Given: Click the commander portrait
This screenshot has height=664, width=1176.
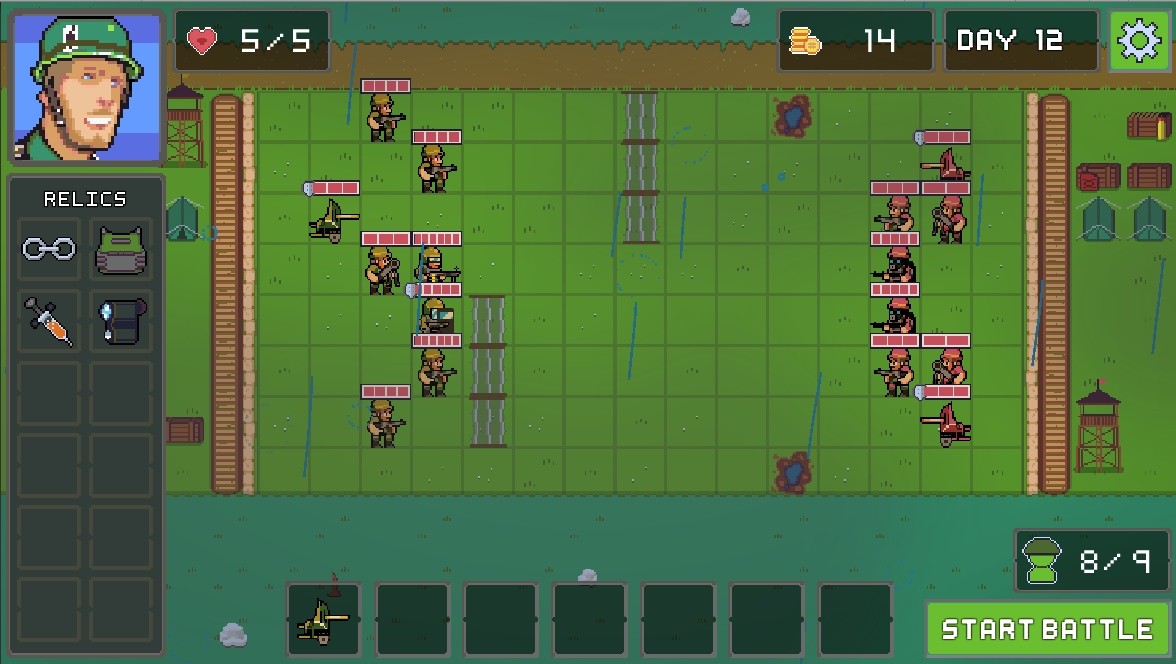Looking at the screenshot, I should [x=87, y=88].
